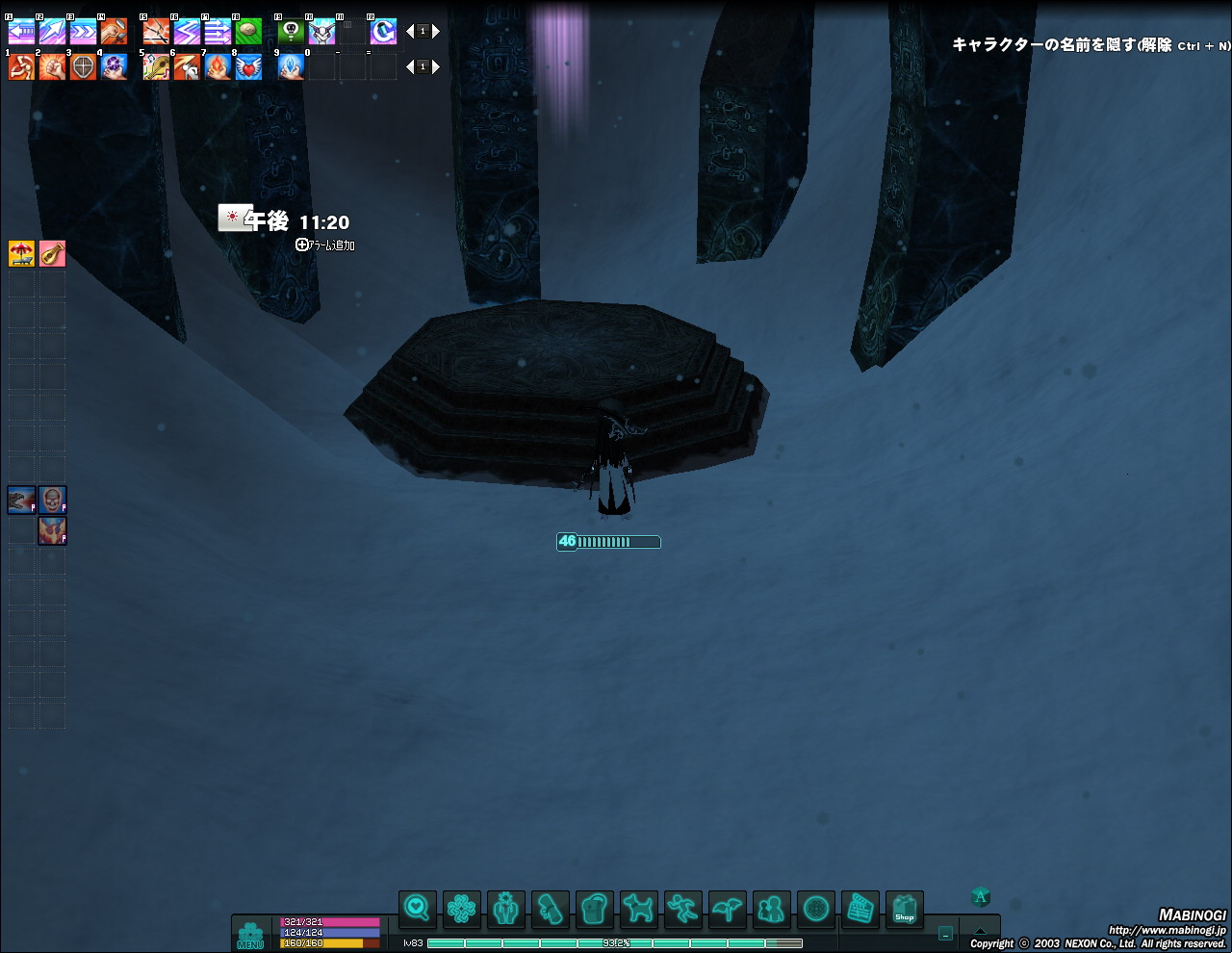Image resolution: width=1232 pixels, height=953 pixels.
Task: Click the magnifier with heart icon
Action: click(417, 909)
